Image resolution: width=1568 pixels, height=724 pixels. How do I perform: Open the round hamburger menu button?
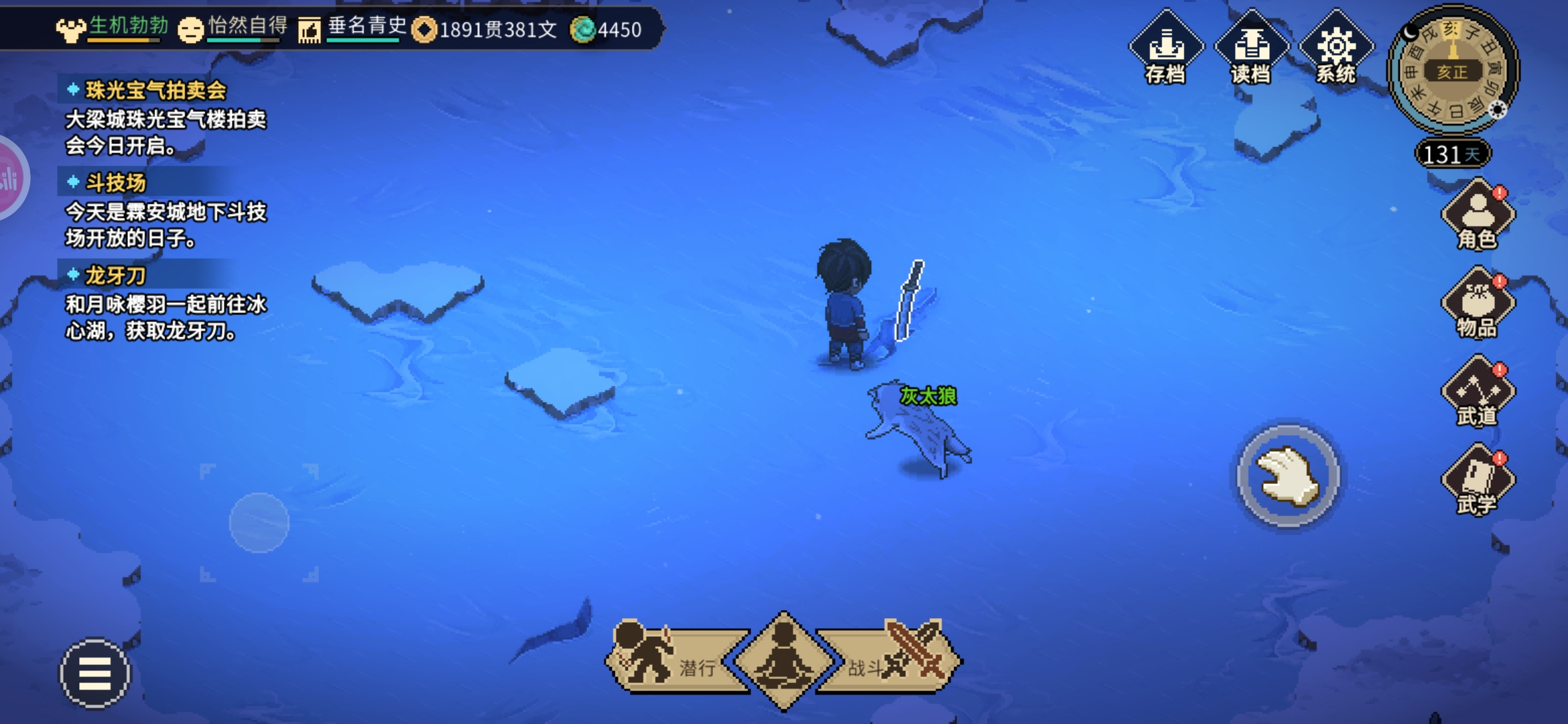pos(95,673)
